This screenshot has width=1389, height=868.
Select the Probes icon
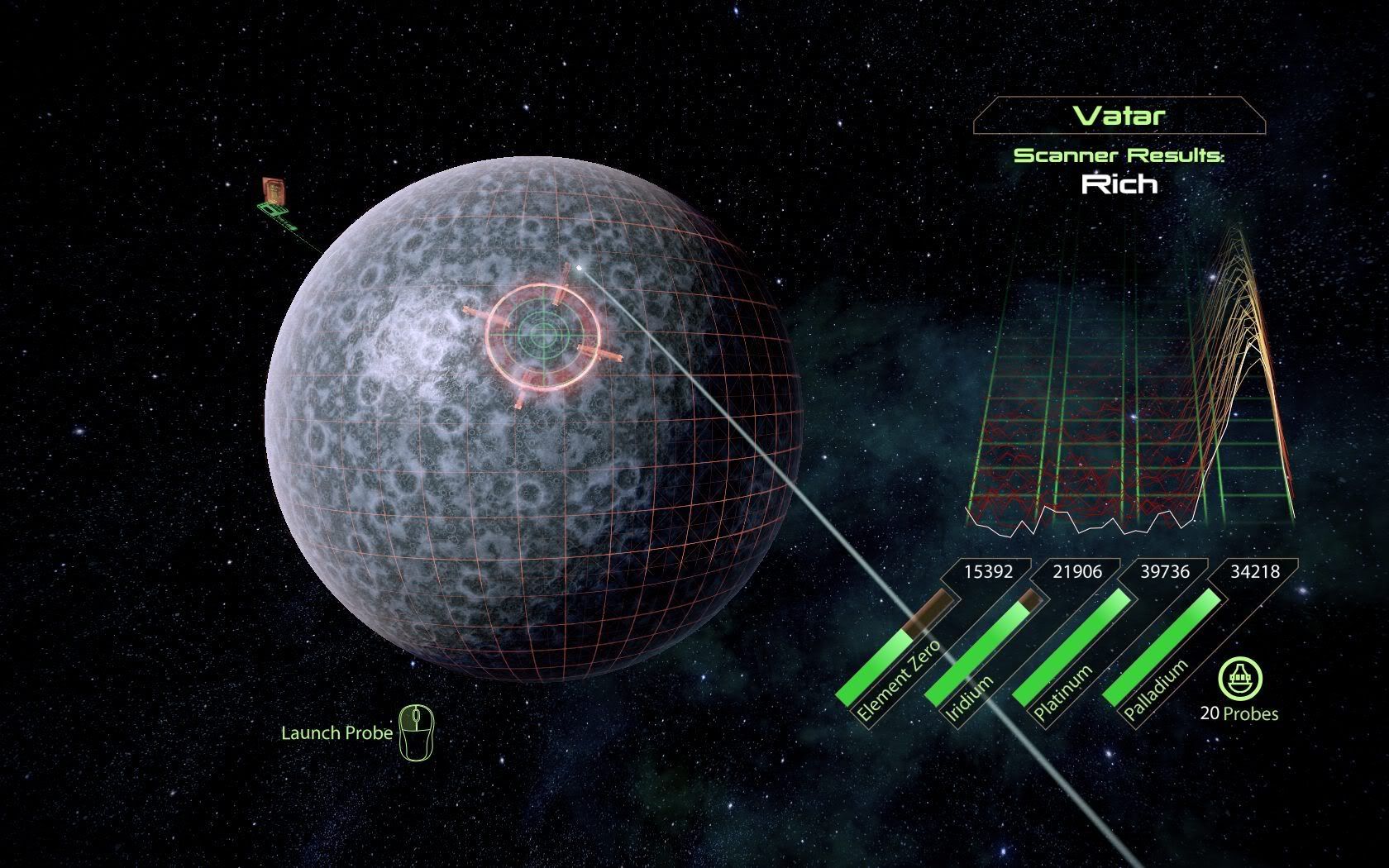tap(1239, 679)
